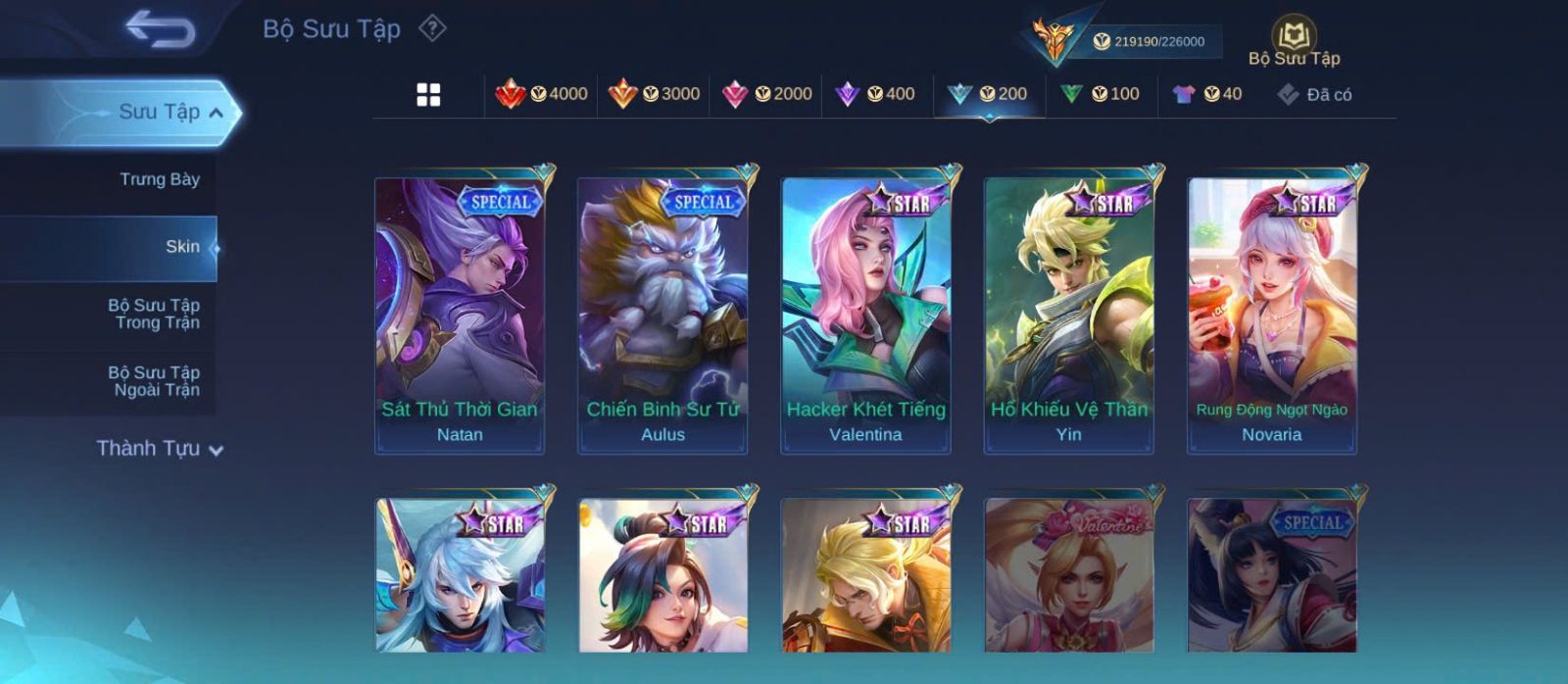The width and height of the screenshot is (1568, 684).
Task: Open the Trưng Bày menu entry
Action: click(159, 179)
